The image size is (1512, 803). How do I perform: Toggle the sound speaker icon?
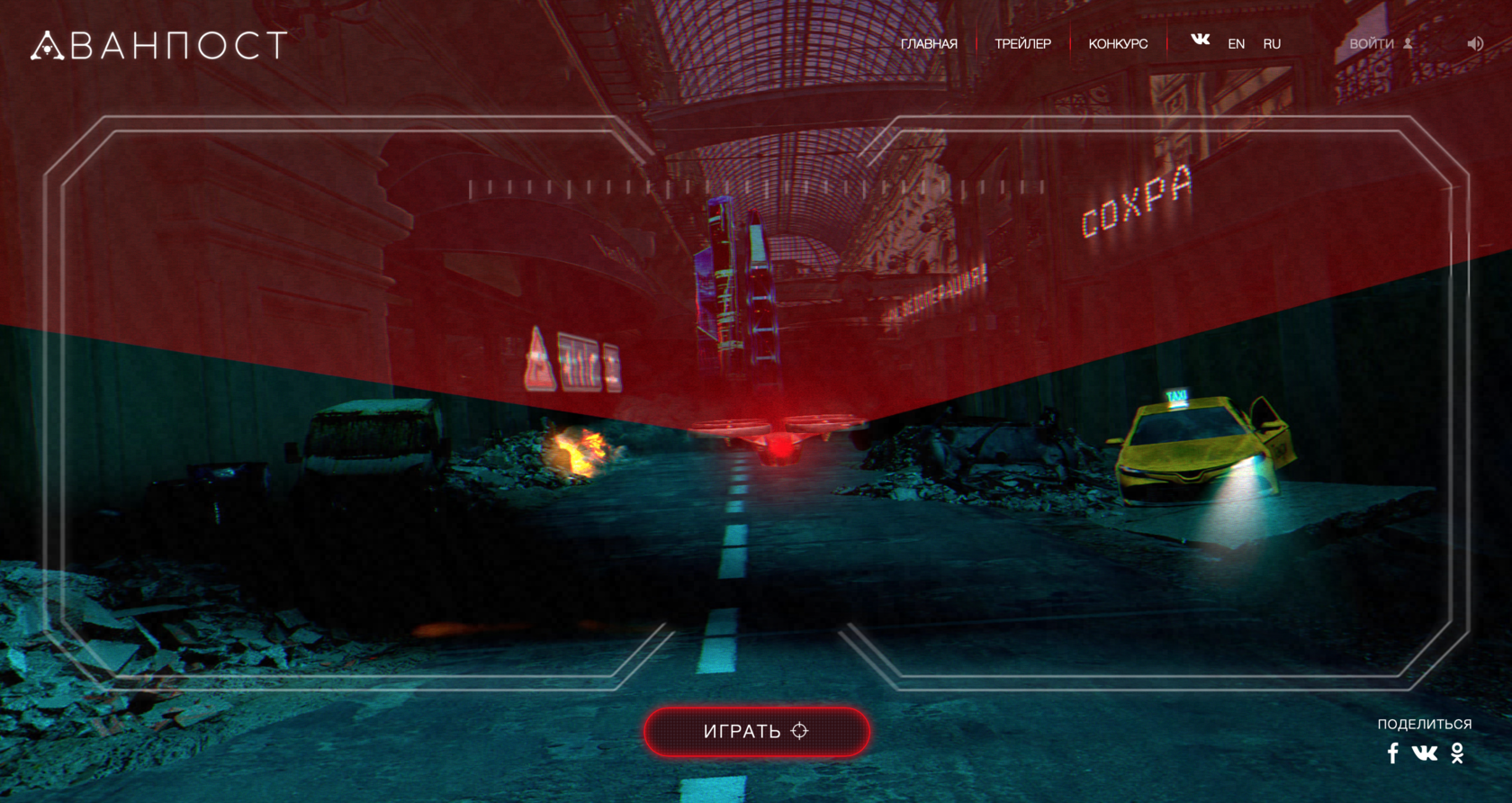[1475, 44]
